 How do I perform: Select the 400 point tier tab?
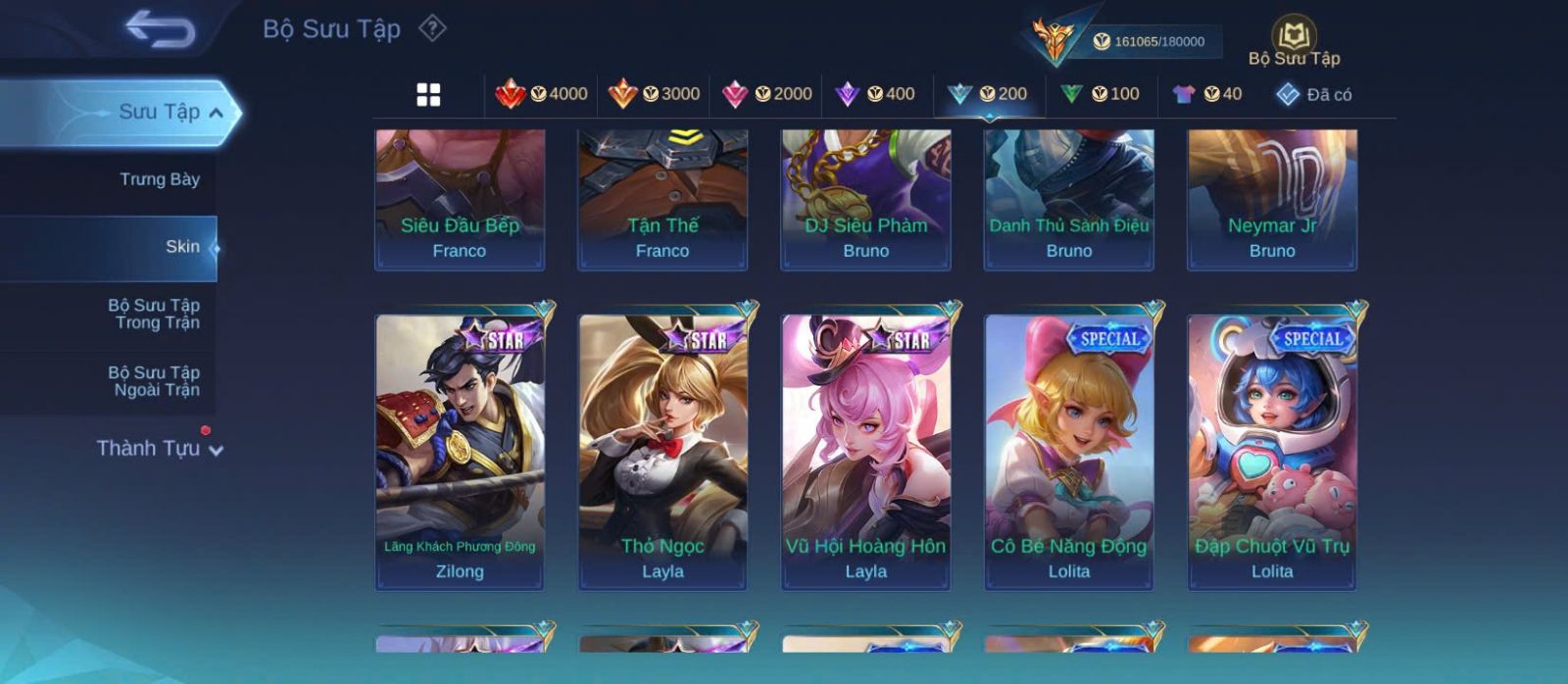point(874,94)
